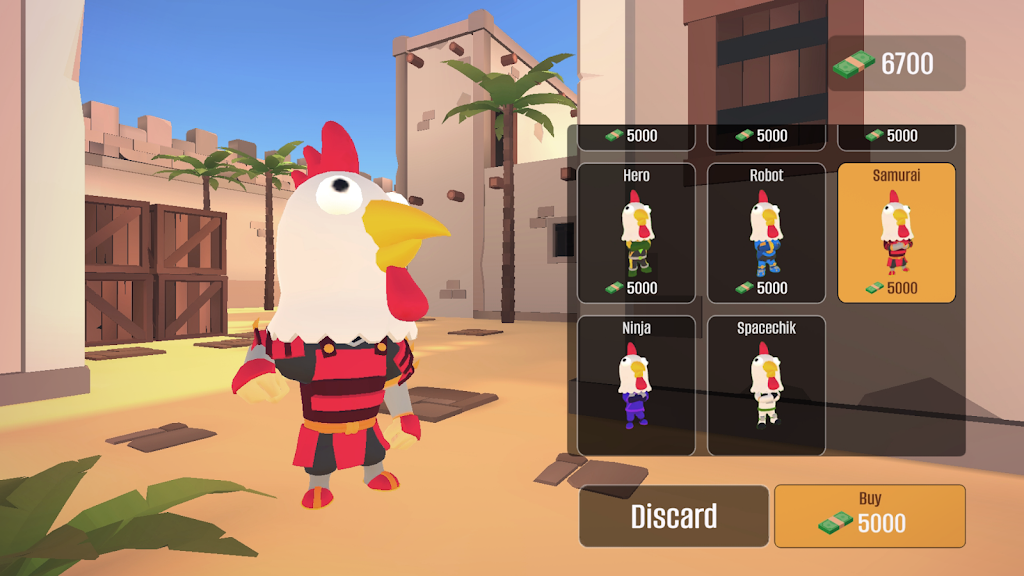Pick the highlighted Samurai skin
Screen dimensions: 1024x576
896,233
